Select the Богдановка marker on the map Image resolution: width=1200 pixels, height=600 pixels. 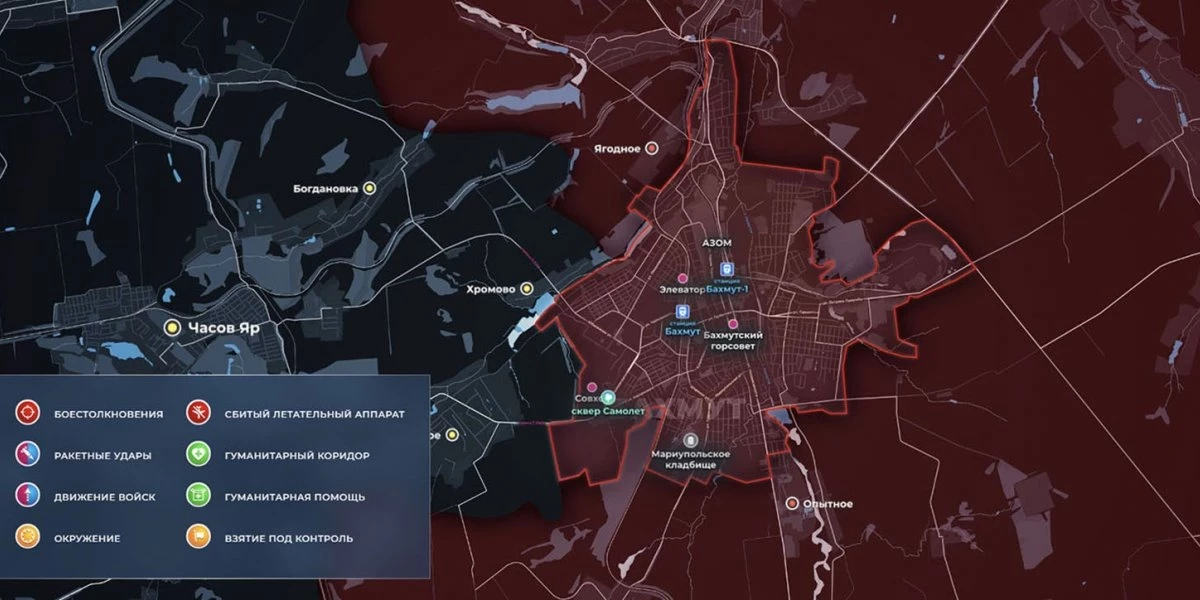369,187
